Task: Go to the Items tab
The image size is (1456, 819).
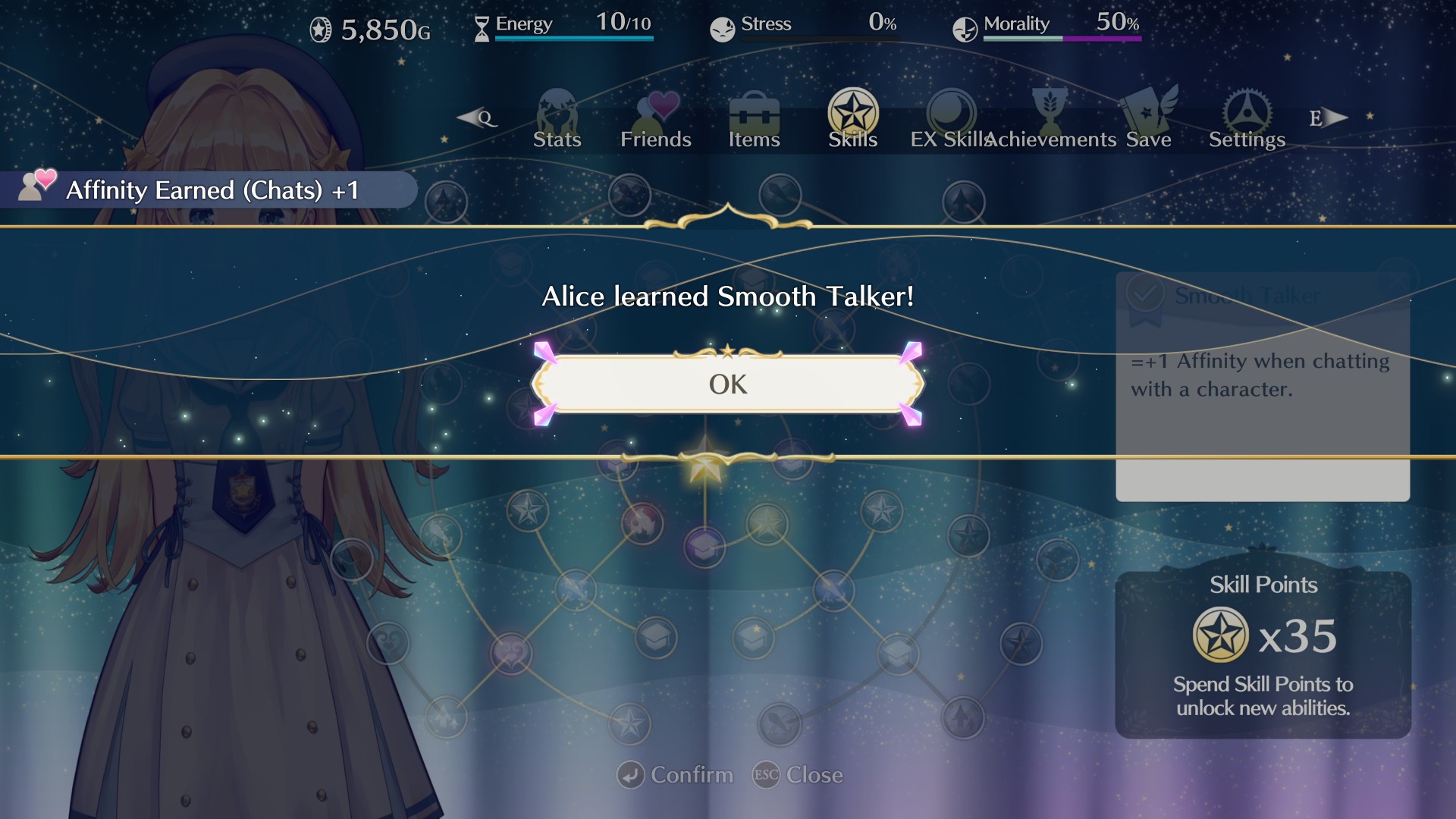Action: click(754, 120)
